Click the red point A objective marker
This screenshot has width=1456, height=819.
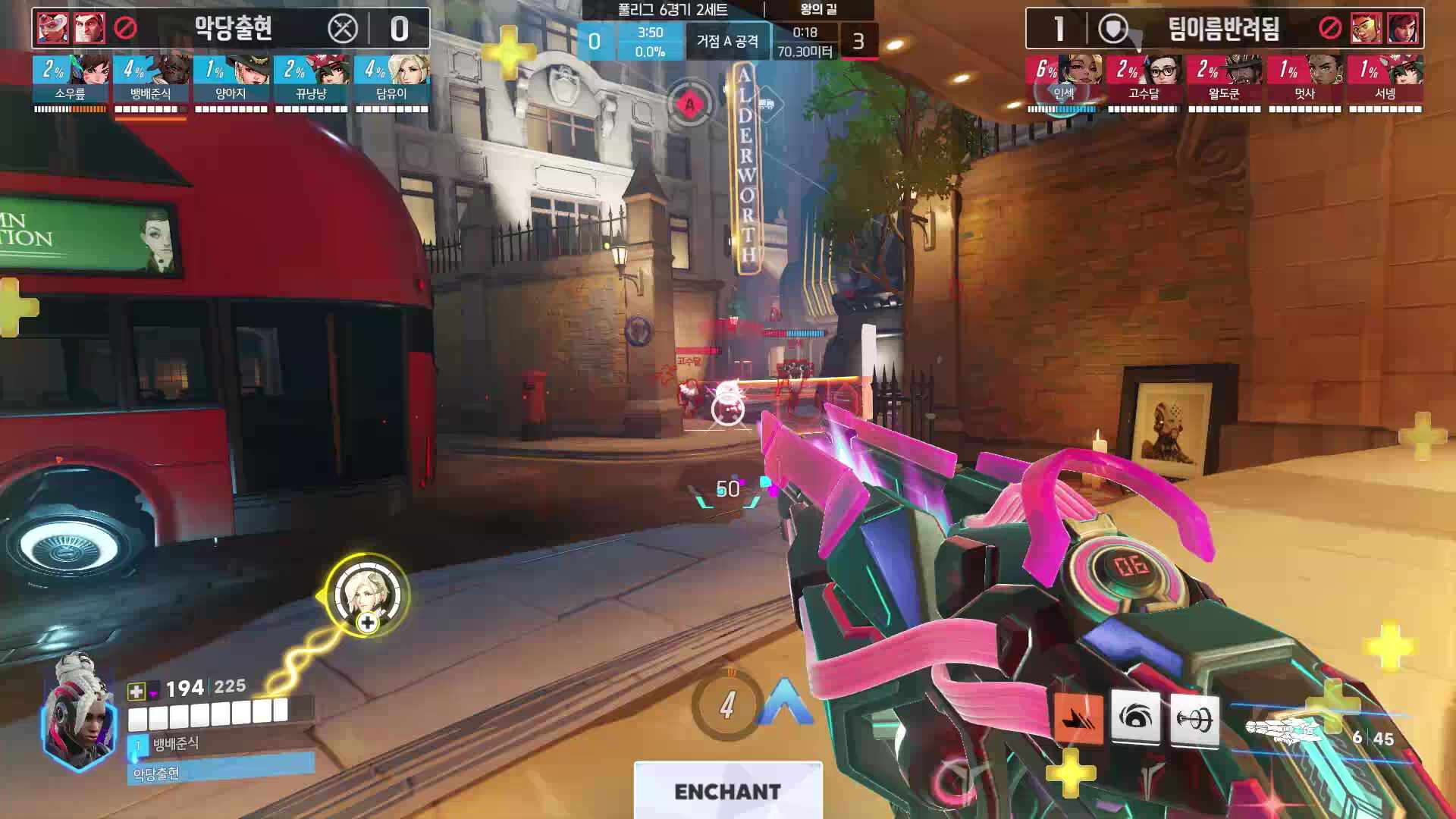click(689, 104)
